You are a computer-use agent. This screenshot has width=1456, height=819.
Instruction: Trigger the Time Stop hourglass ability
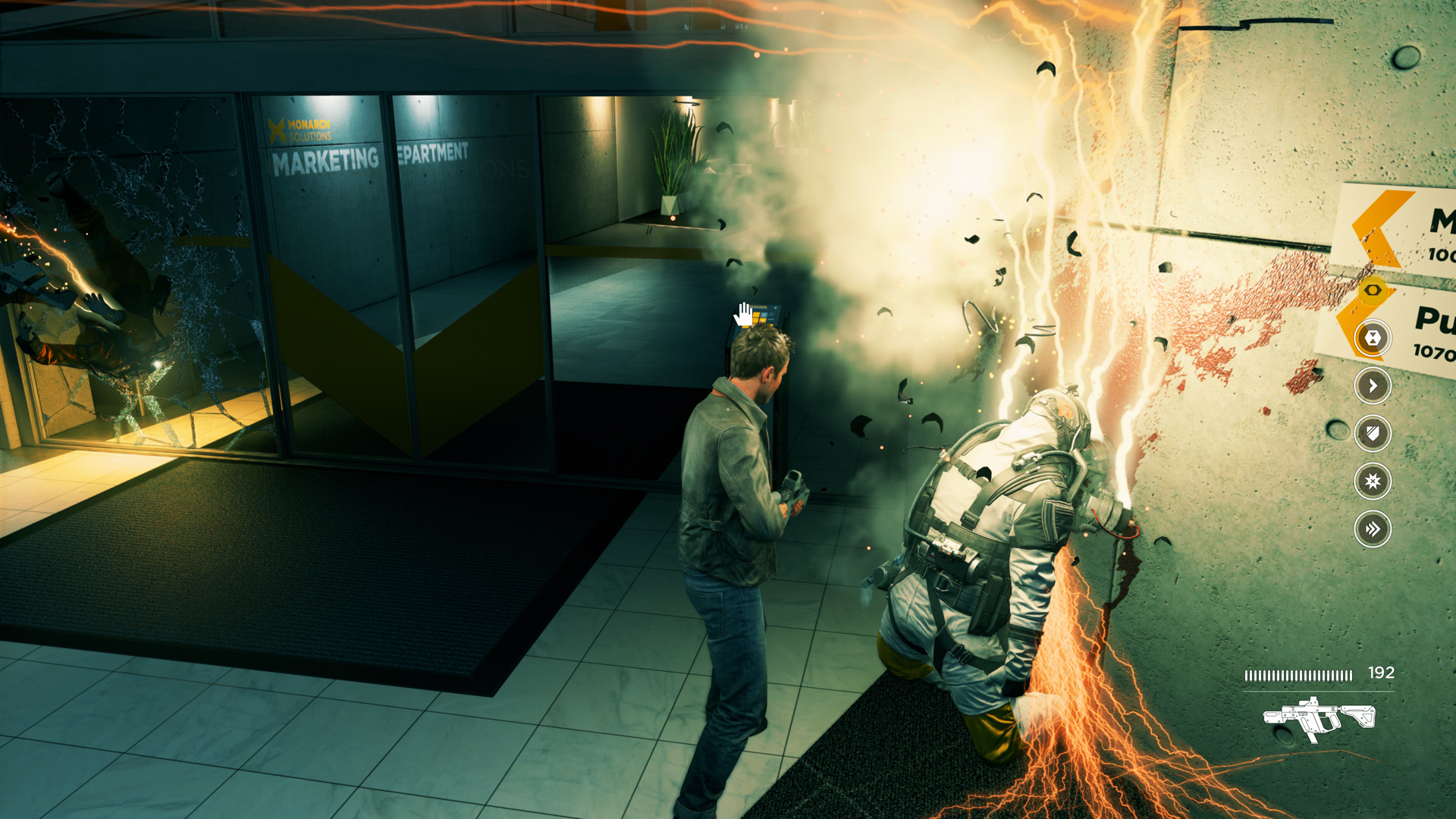[x=1373, y=338]
